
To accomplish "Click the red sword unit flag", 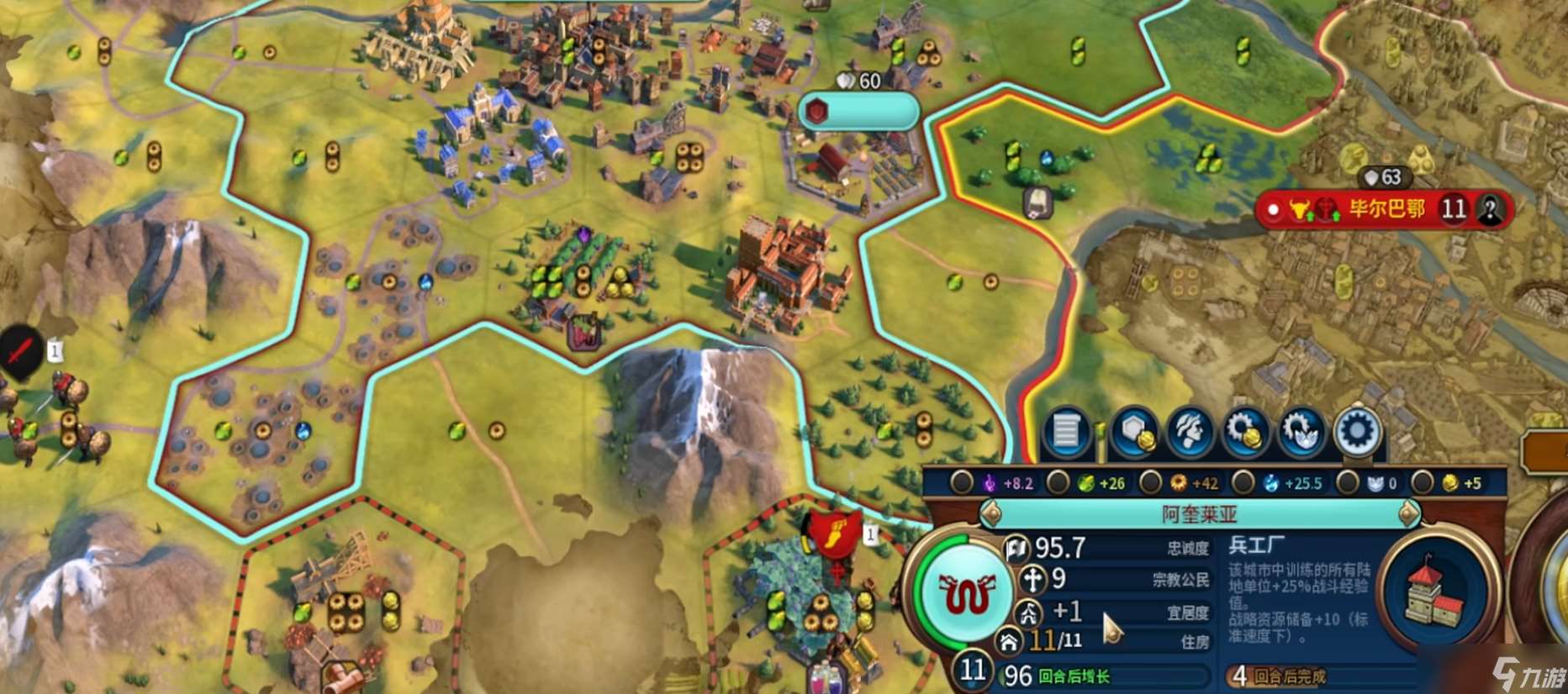I will coord(21,350).
